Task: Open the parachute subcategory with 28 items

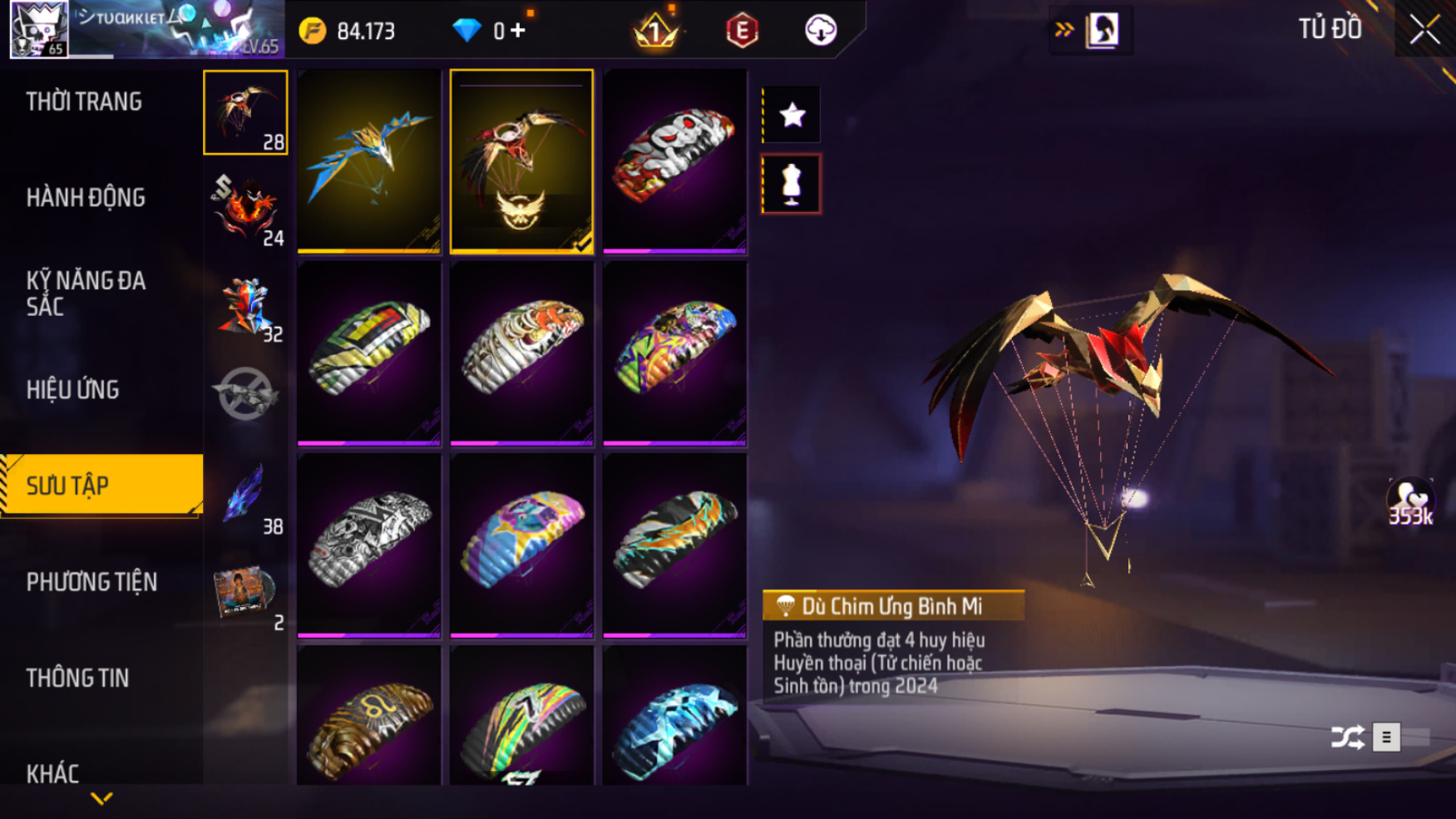Action: point(245,112)
